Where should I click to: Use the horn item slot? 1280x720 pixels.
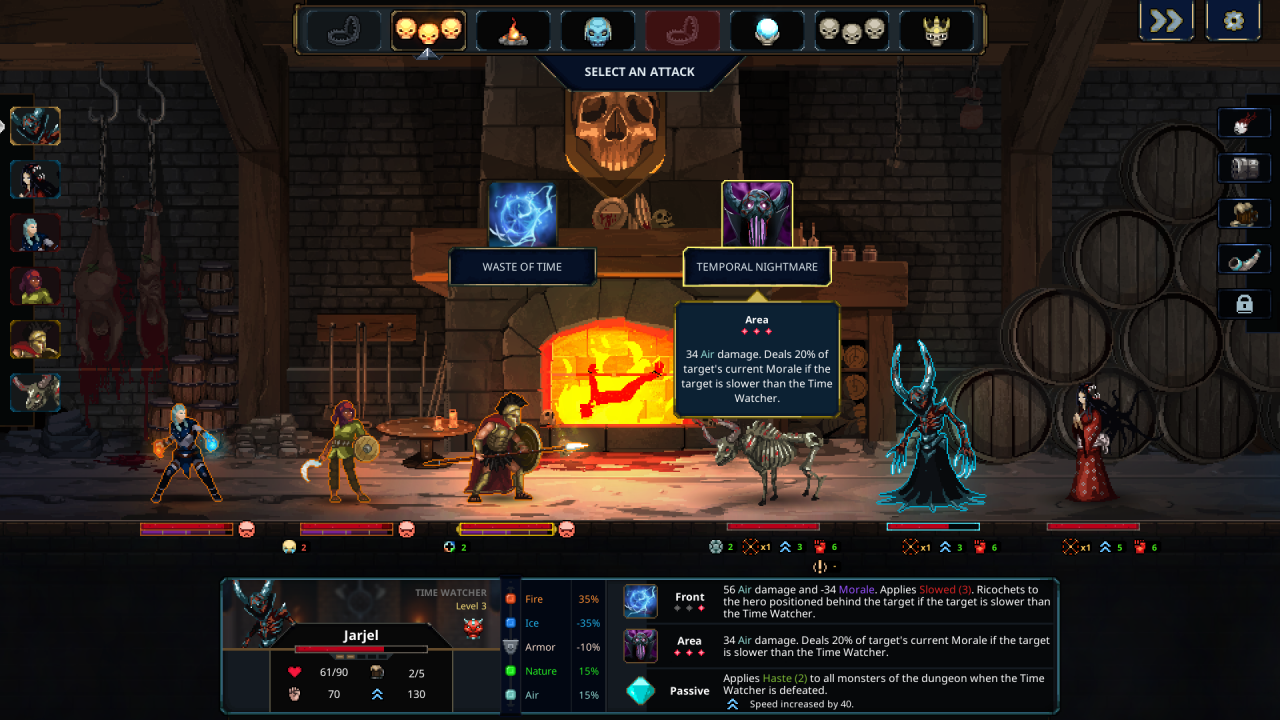click(1244, 259)
